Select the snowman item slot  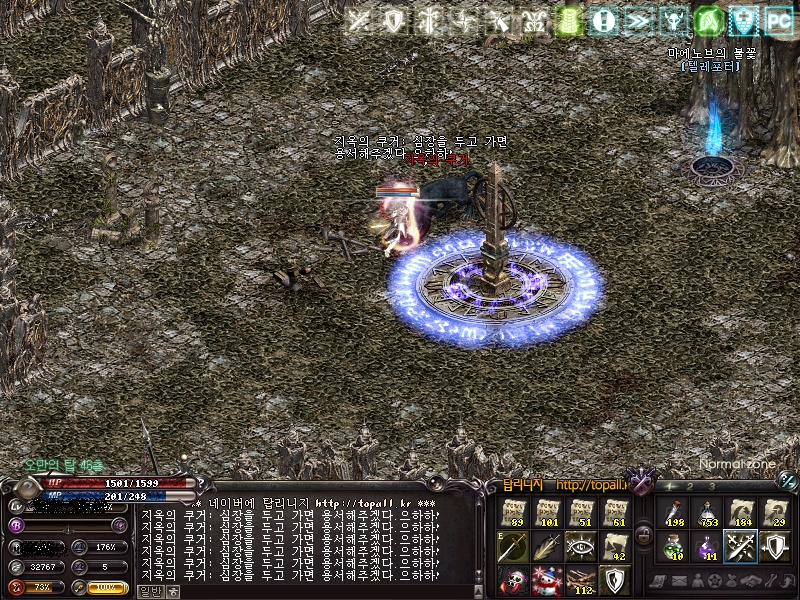[x=547, y=579]
